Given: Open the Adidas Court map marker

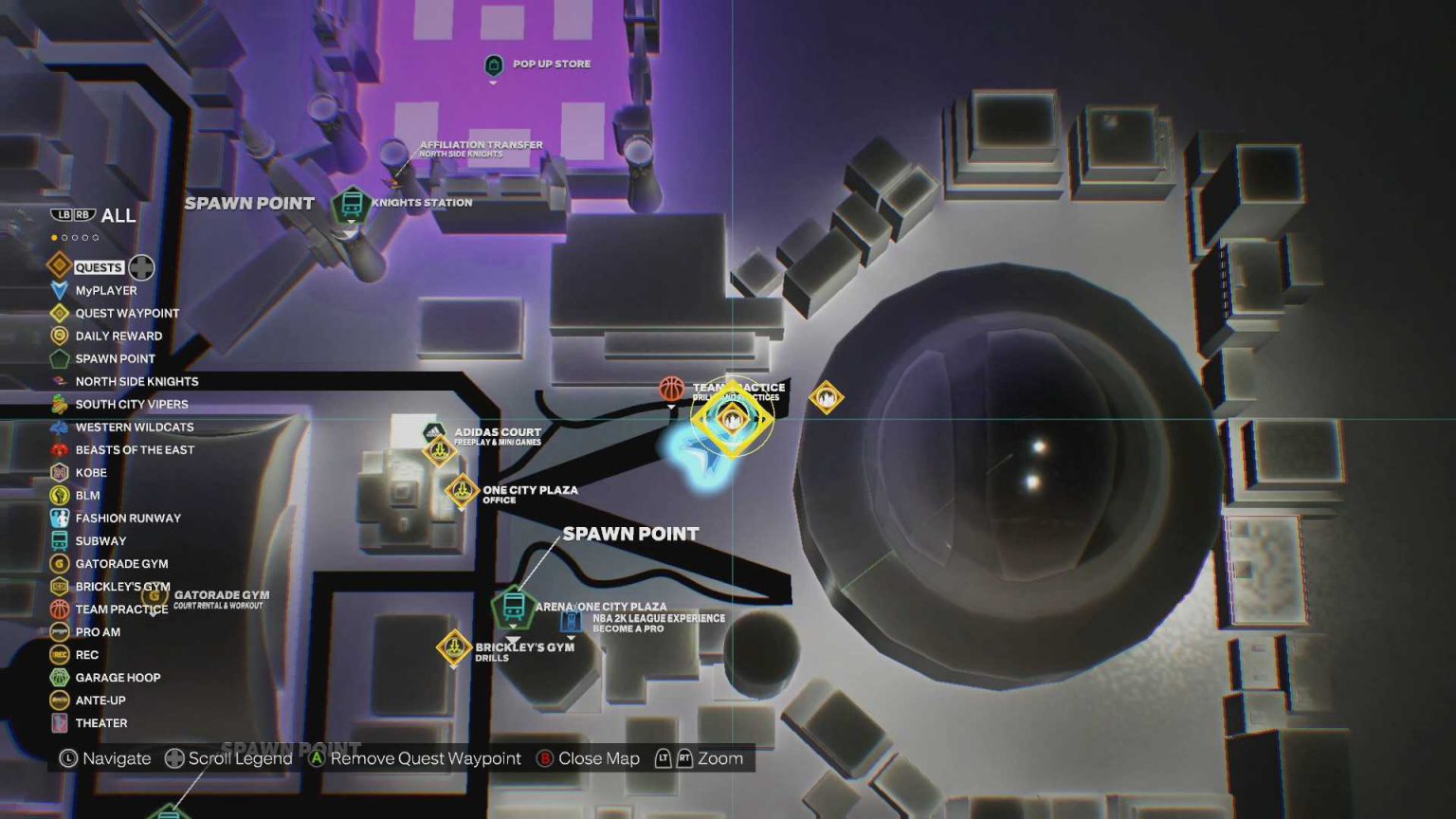Looking at the screenshot, I should point(434,434).
